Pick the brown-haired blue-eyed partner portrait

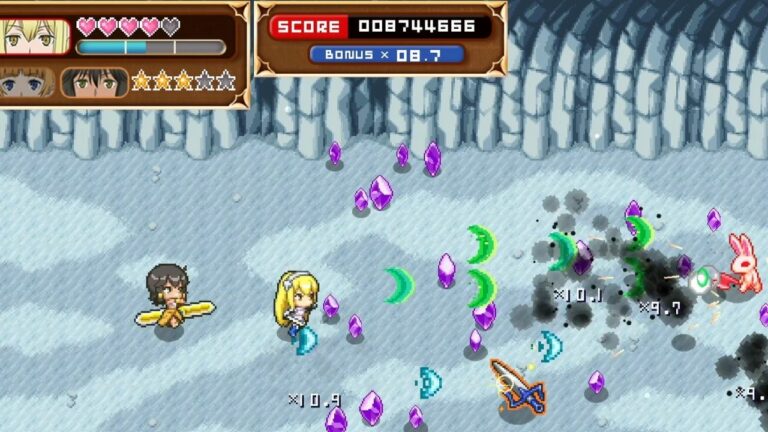click(x=27, y=81)
